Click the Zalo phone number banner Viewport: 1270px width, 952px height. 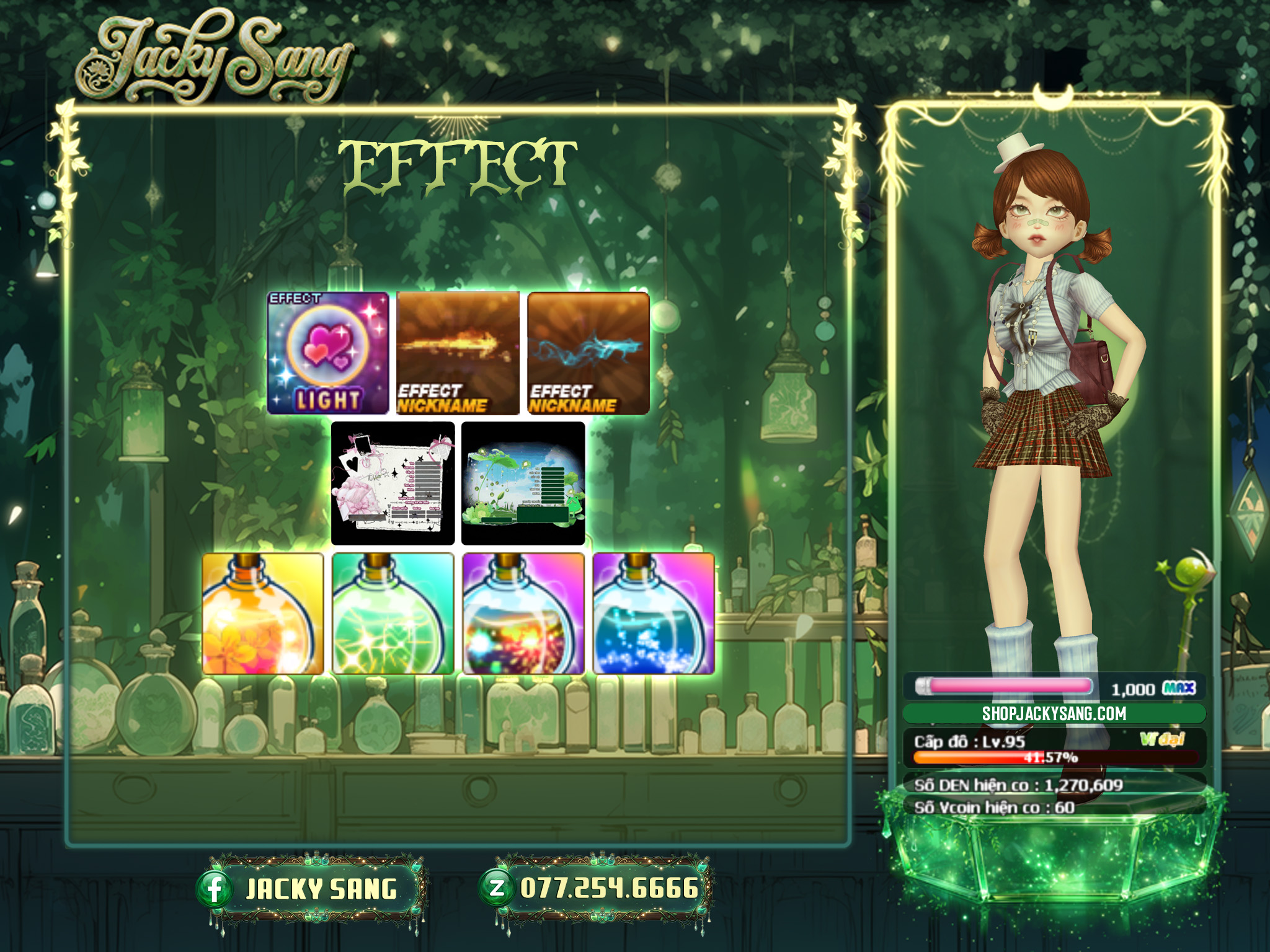point(597,889)
